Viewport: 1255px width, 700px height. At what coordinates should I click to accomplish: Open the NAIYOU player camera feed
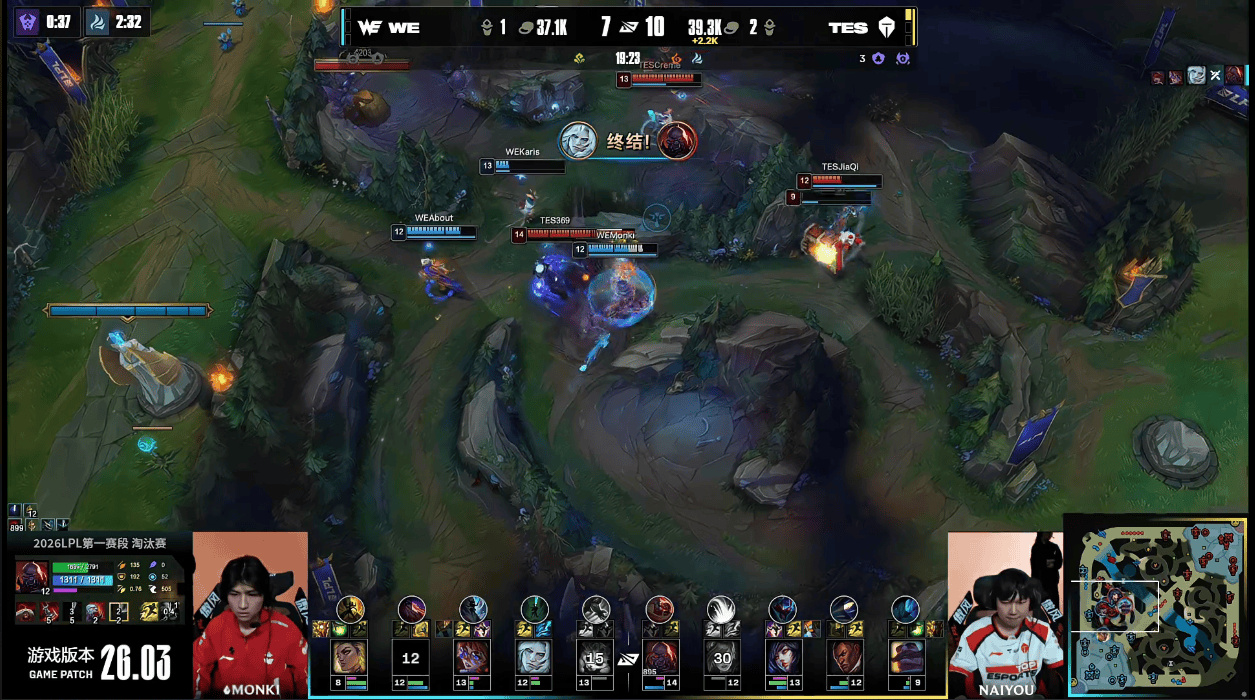pyautogui.click(x=1004, y=612)
